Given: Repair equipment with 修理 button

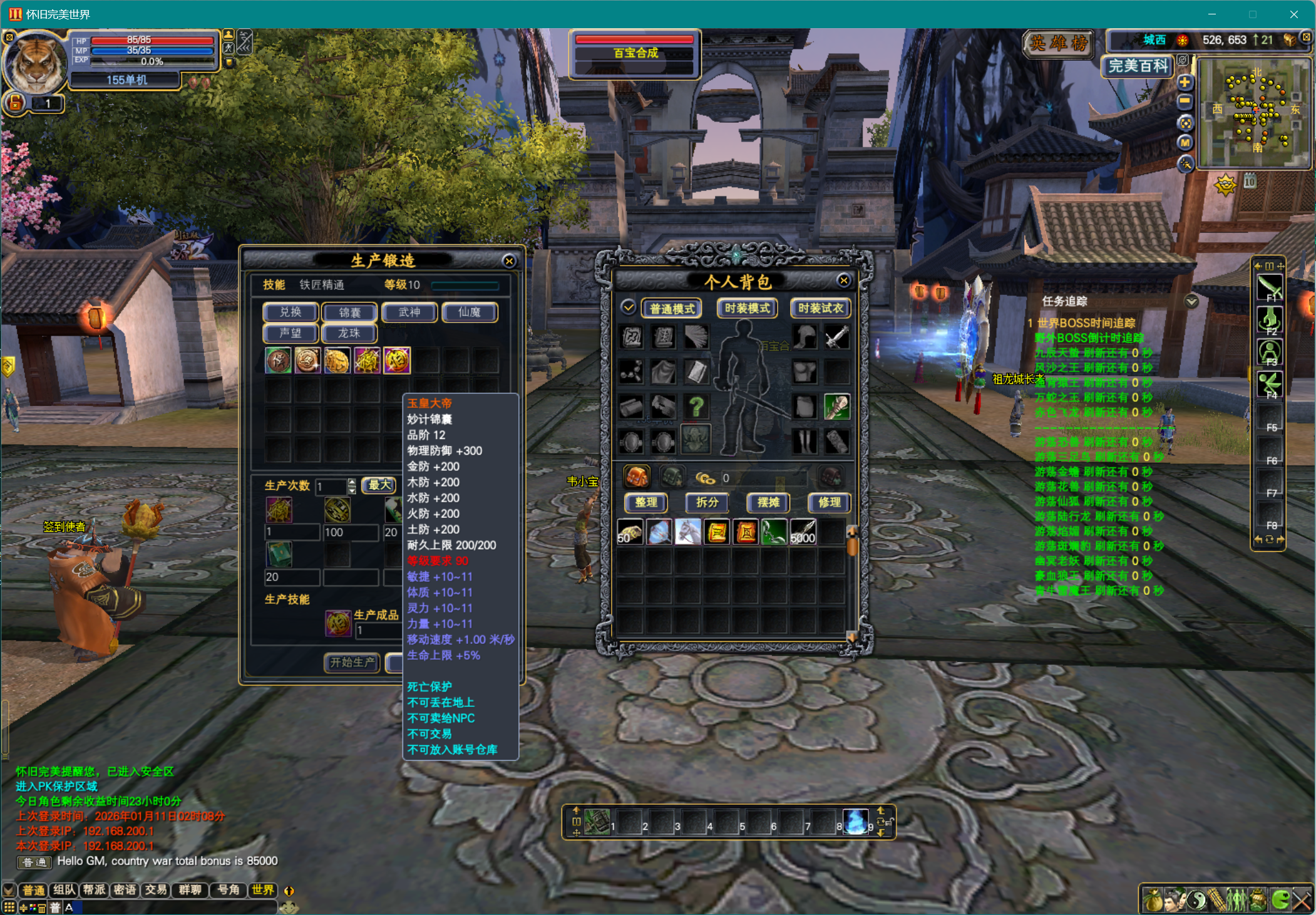Looking at the screenshot, I should [829, 502].
